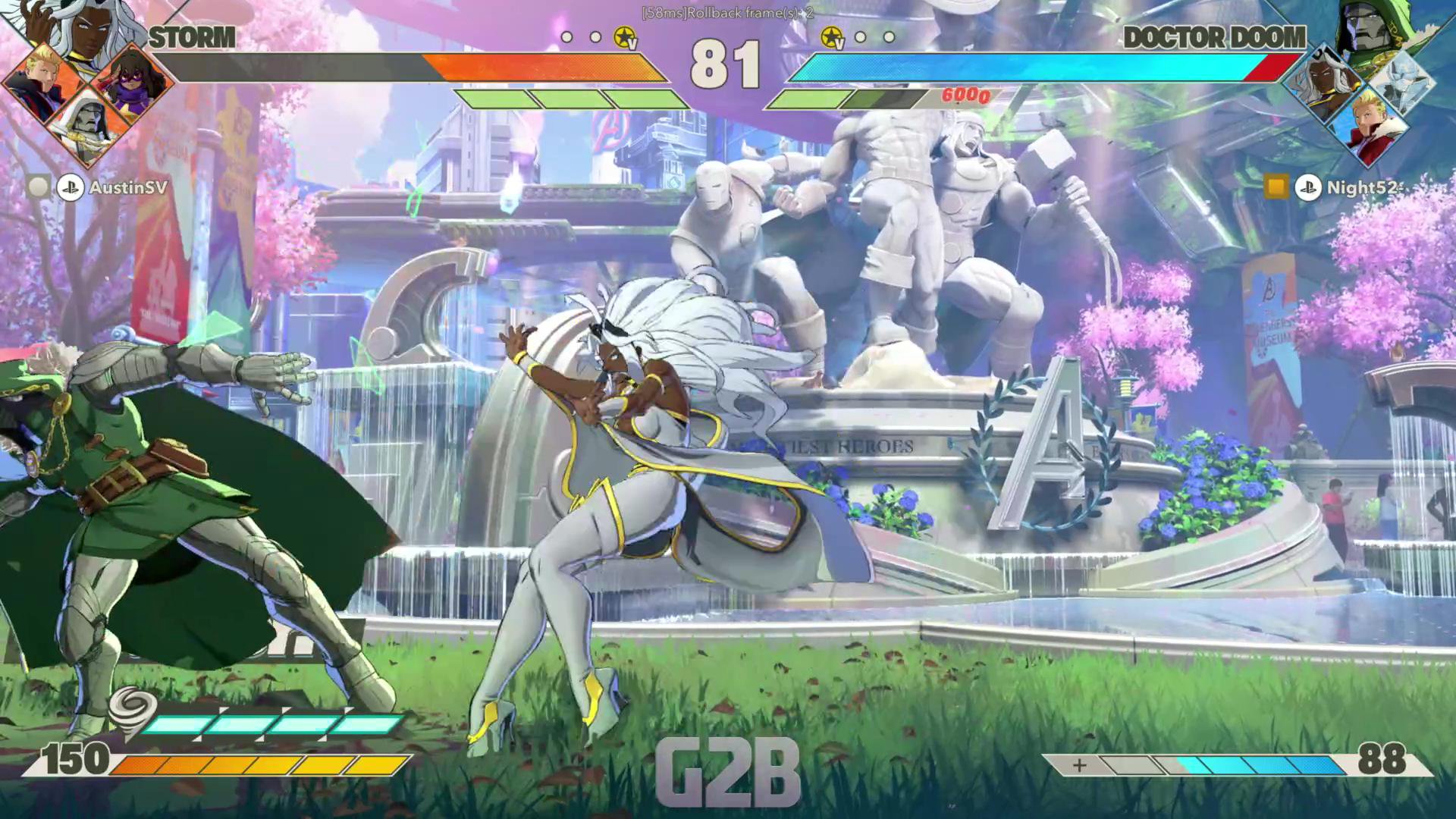Viewport: 1456px width, 819px height.
Task: Click the plus slot on the 88 gauge
Action: click(1079, 765)
